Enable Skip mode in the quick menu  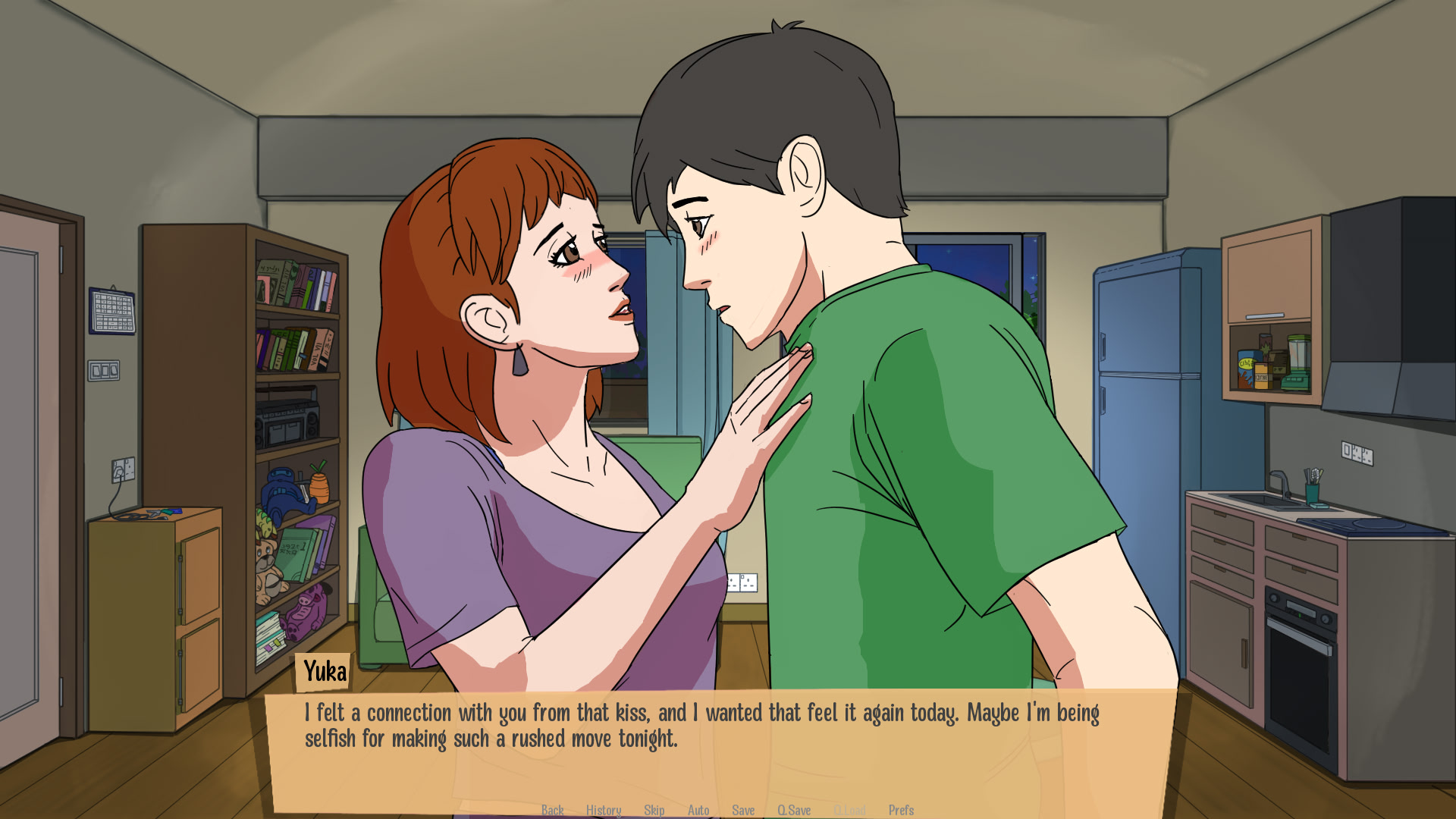point(654,810)
